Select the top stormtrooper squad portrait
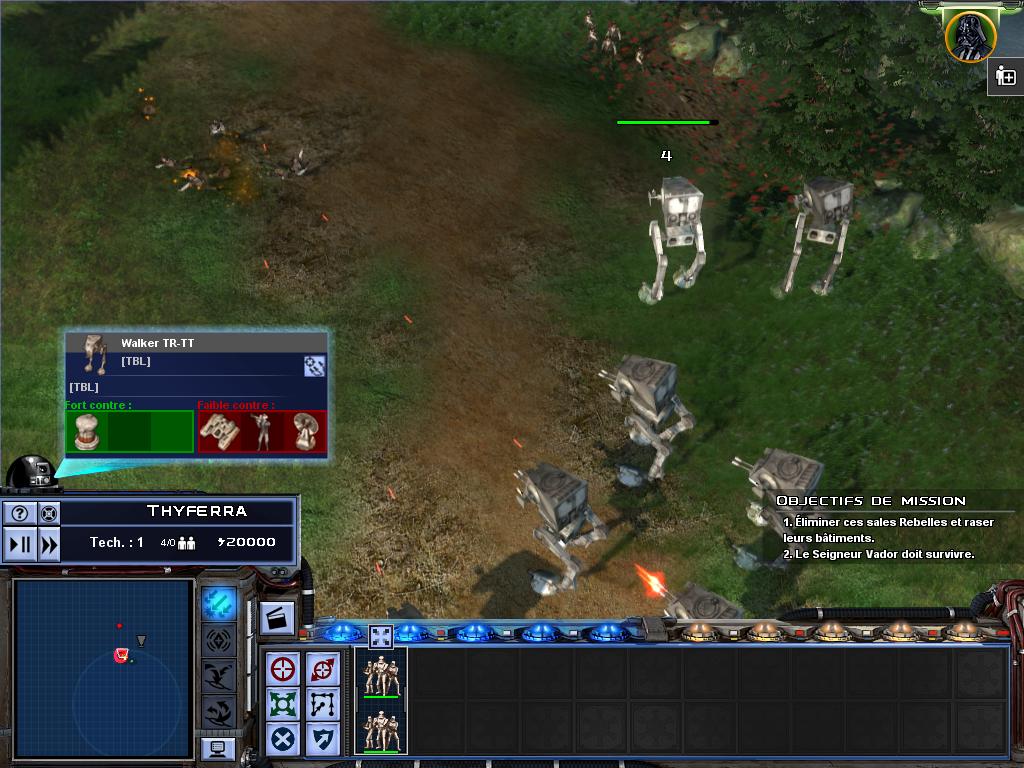This screenshot has width=1024, height=768. click(x=381, y=675)
